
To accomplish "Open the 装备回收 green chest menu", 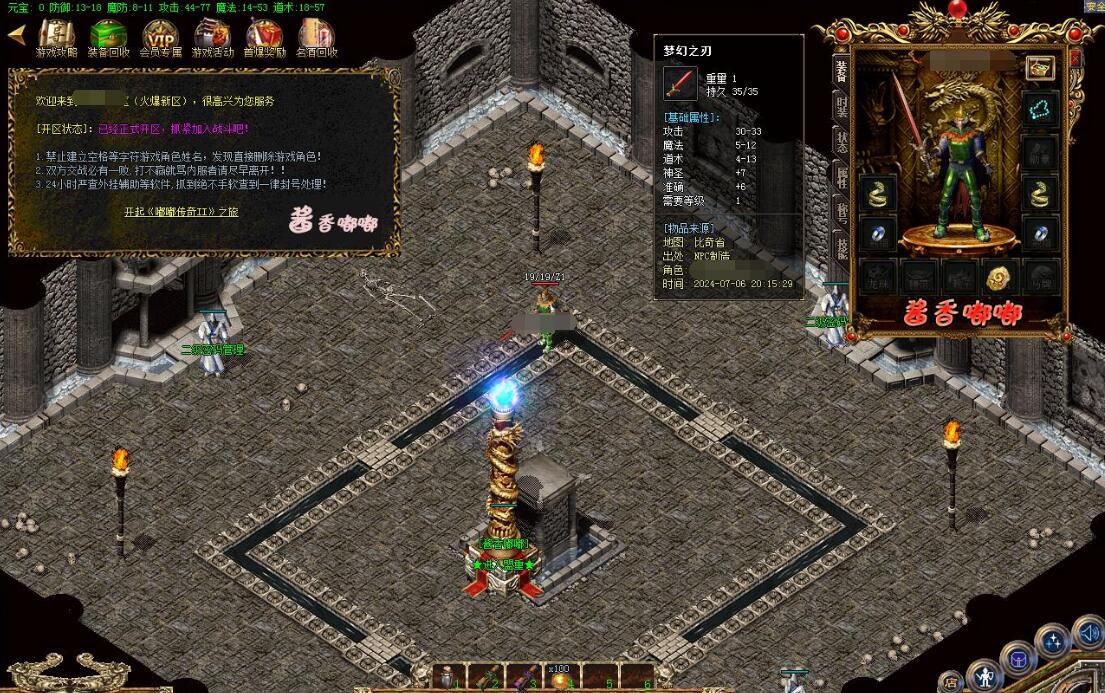I will [108, 38].
